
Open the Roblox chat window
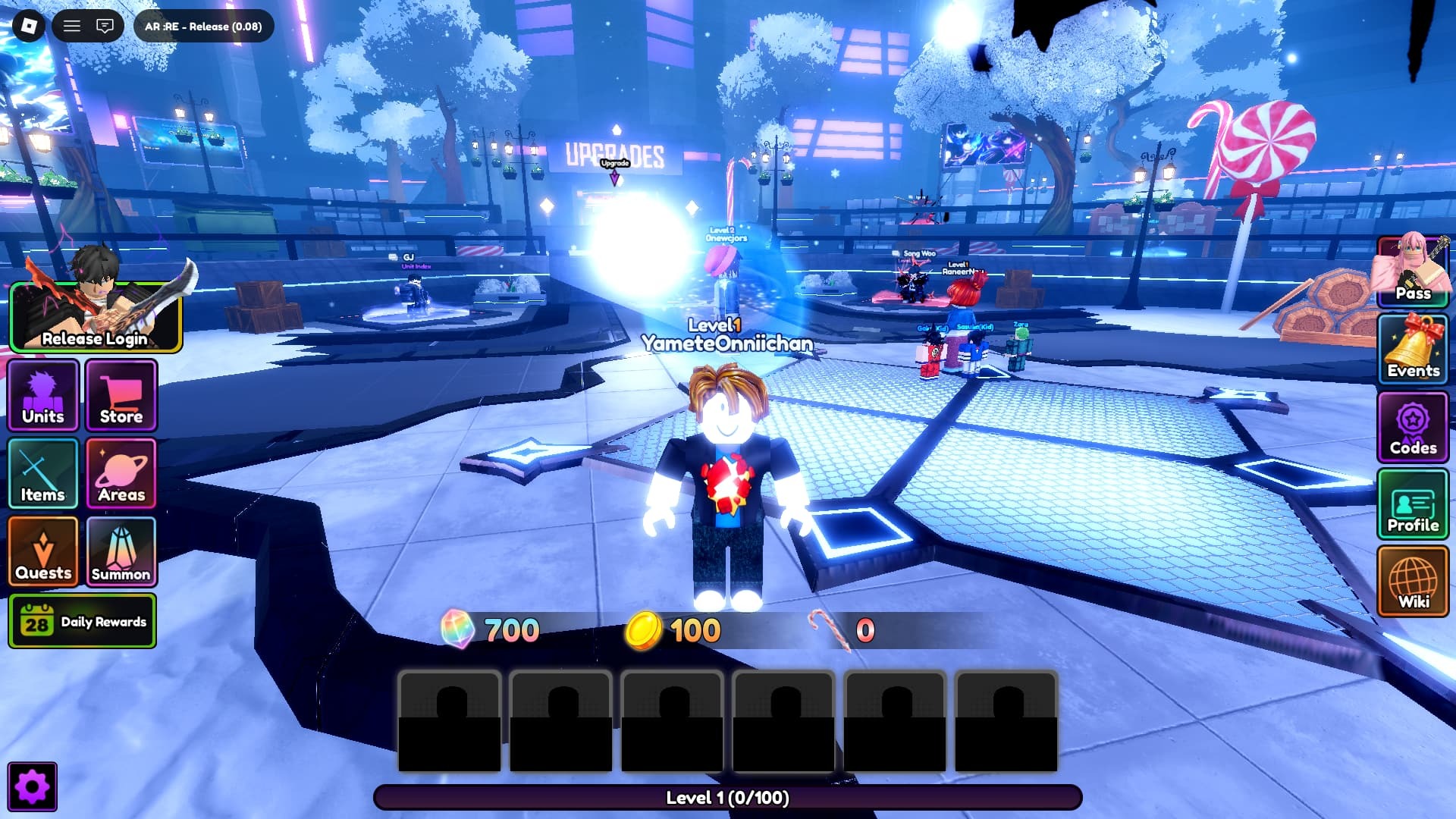point(104,26)
